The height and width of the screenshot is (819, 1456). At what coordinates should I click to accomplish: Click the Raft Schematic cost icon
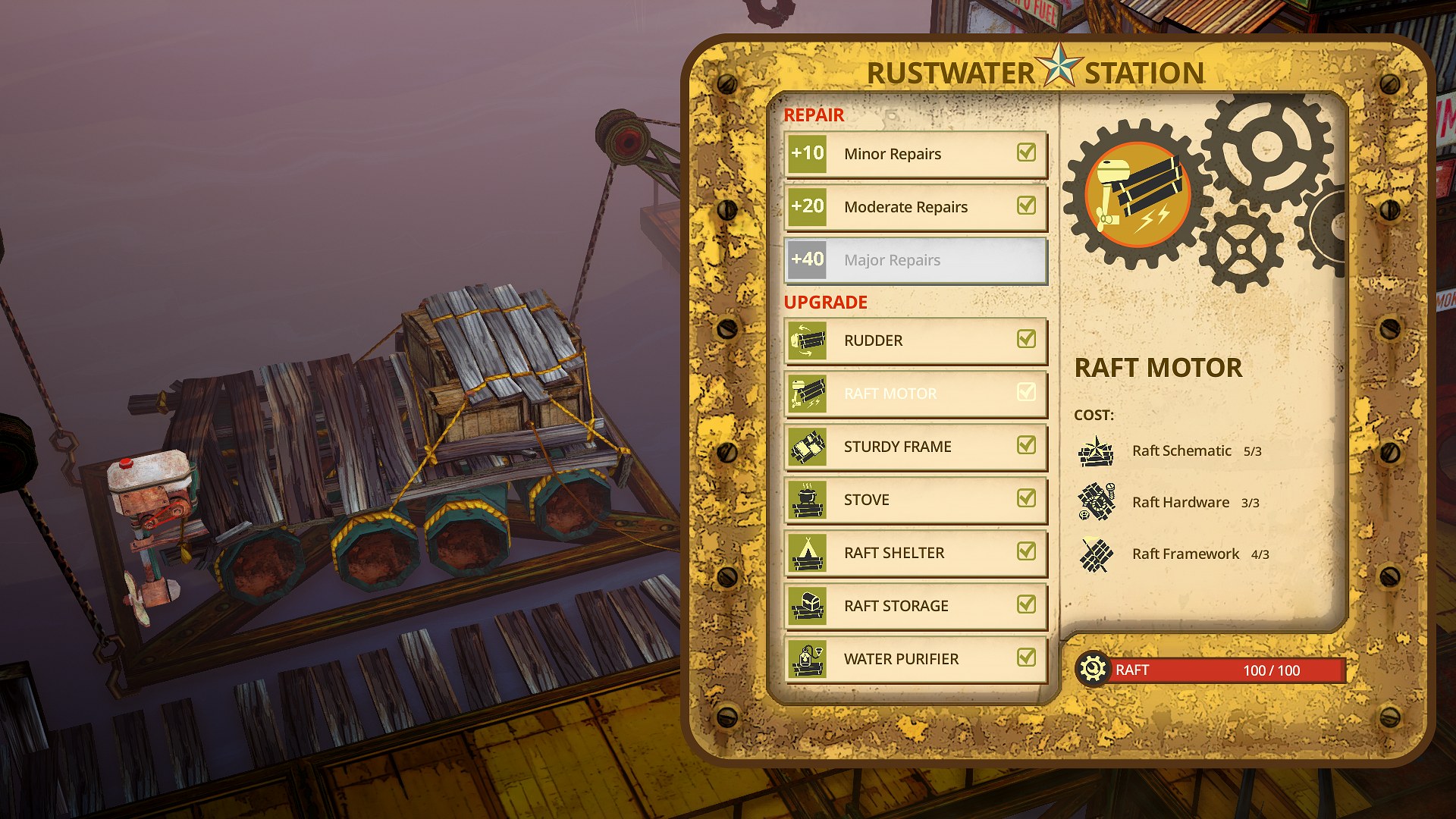1095,452
